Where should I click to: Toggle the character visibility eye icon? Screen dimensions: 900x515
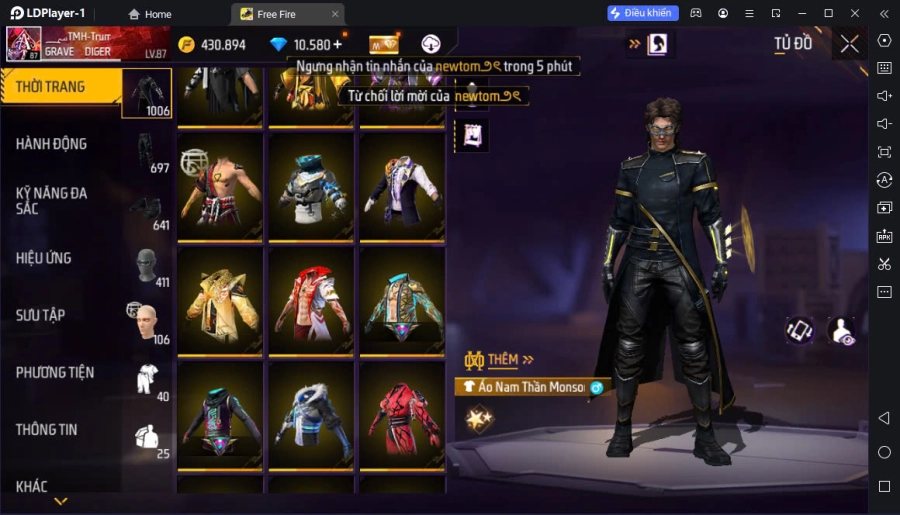coord(842,330)
